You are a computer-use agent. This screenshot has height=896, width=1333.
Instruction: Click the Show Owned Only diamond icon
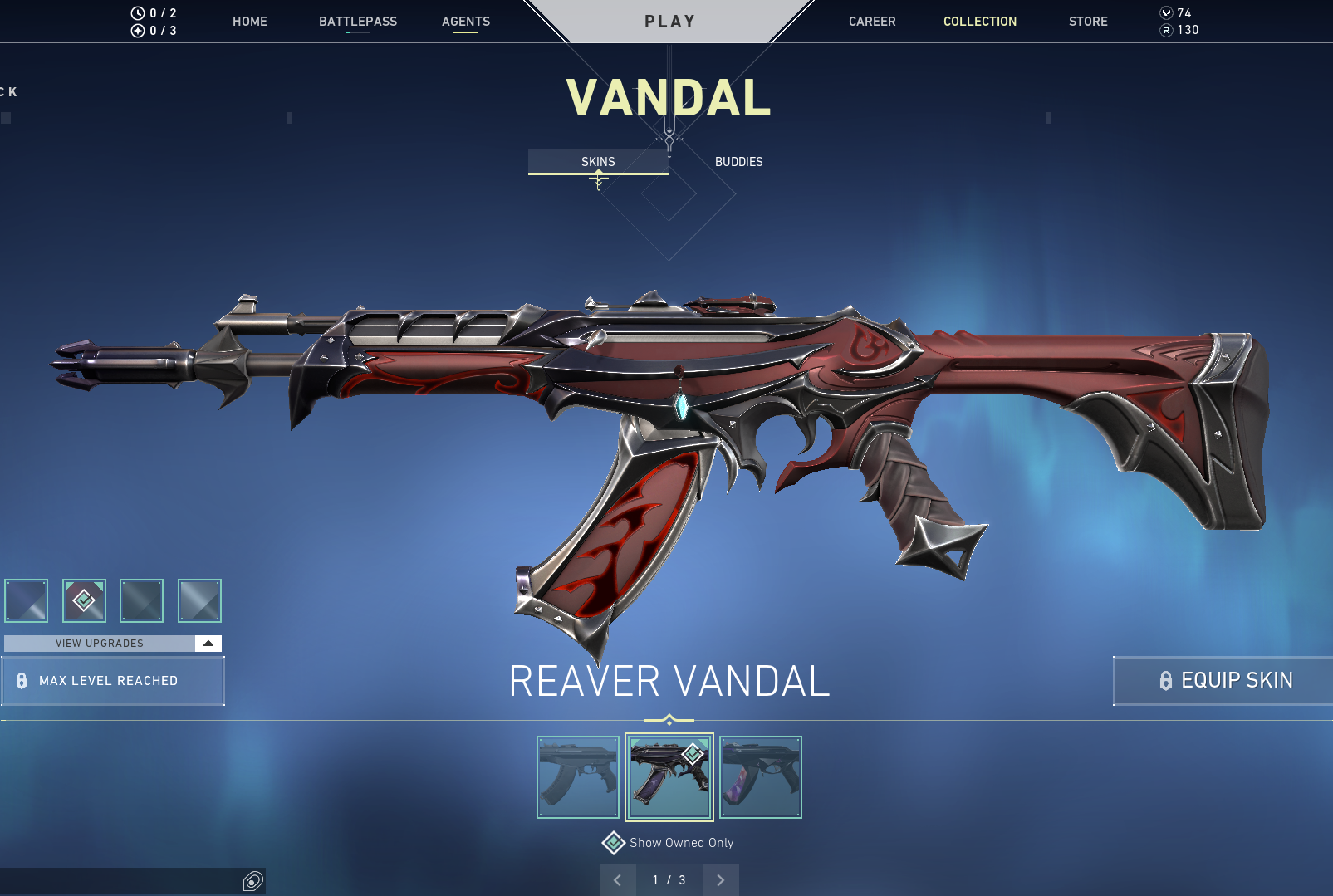(614, 842)
